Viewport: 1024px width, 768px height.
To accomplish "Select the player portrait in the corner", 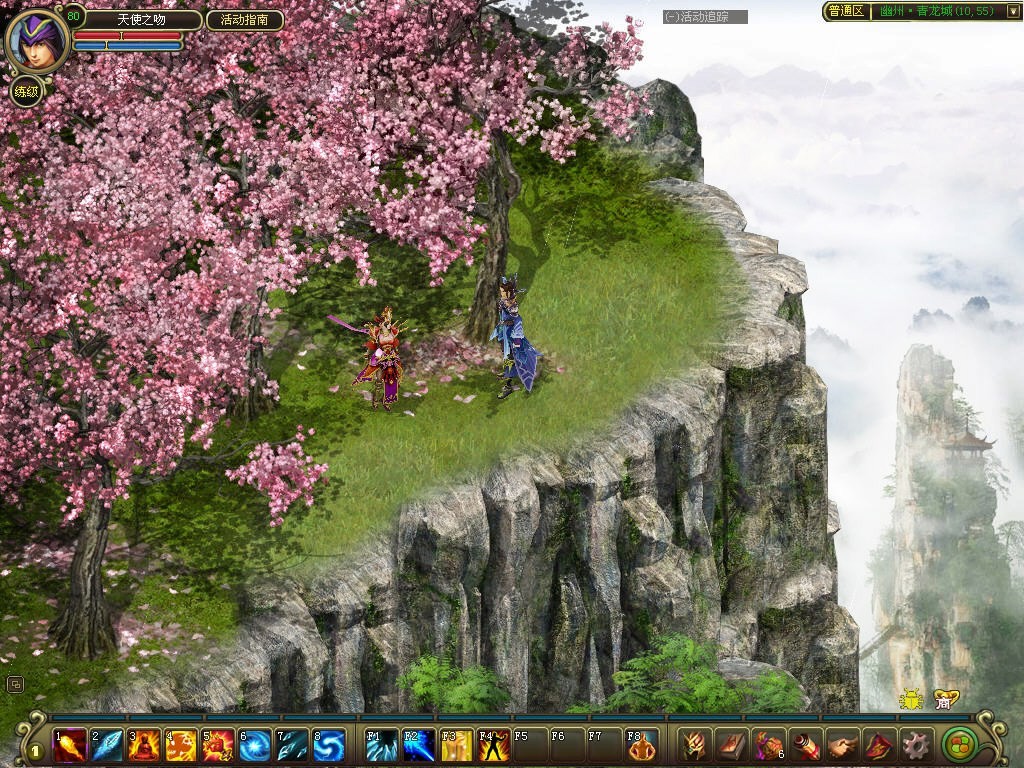I will click(x=37, y=40).
